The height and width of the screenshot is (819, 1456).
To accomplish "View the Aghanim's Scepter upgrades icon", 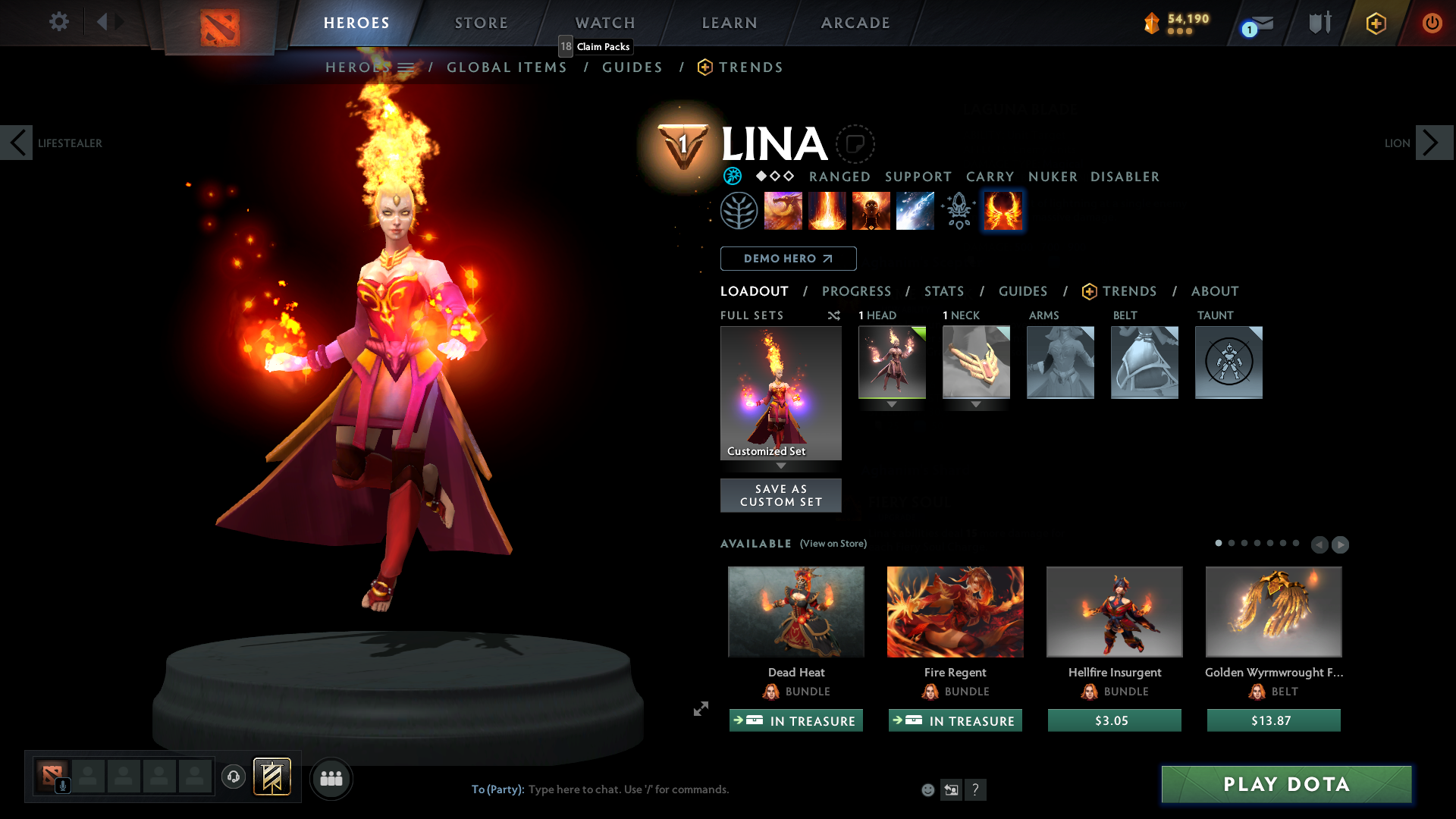I will pos(959,210).
